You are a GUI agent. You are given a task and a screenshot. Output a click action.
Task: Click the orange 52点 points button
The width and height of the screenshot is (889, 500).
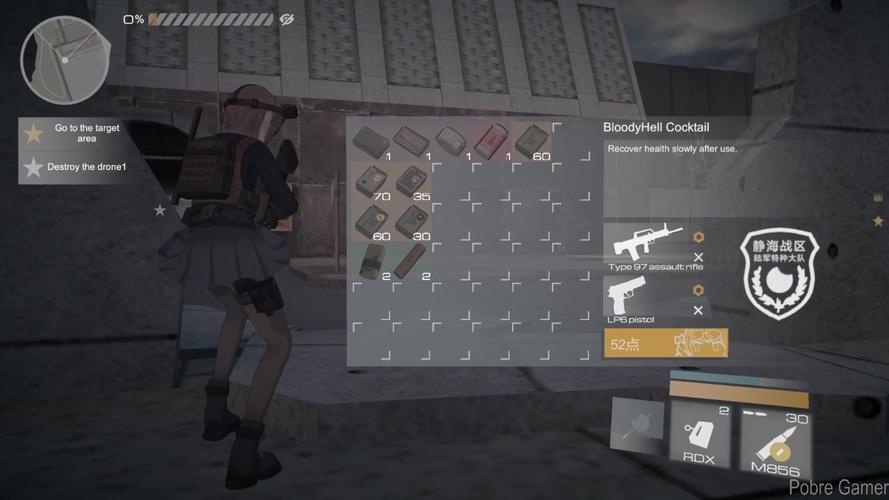tap(666, 344)
